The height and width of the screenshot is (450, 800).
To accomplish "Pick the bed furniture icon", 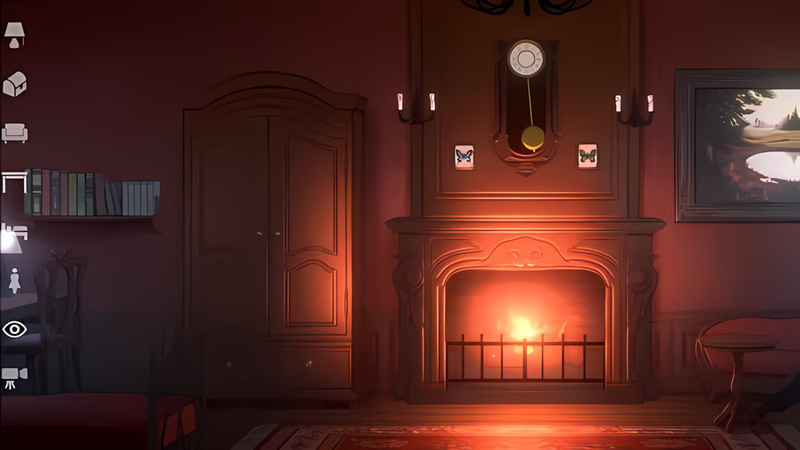I will click(13, 232).
